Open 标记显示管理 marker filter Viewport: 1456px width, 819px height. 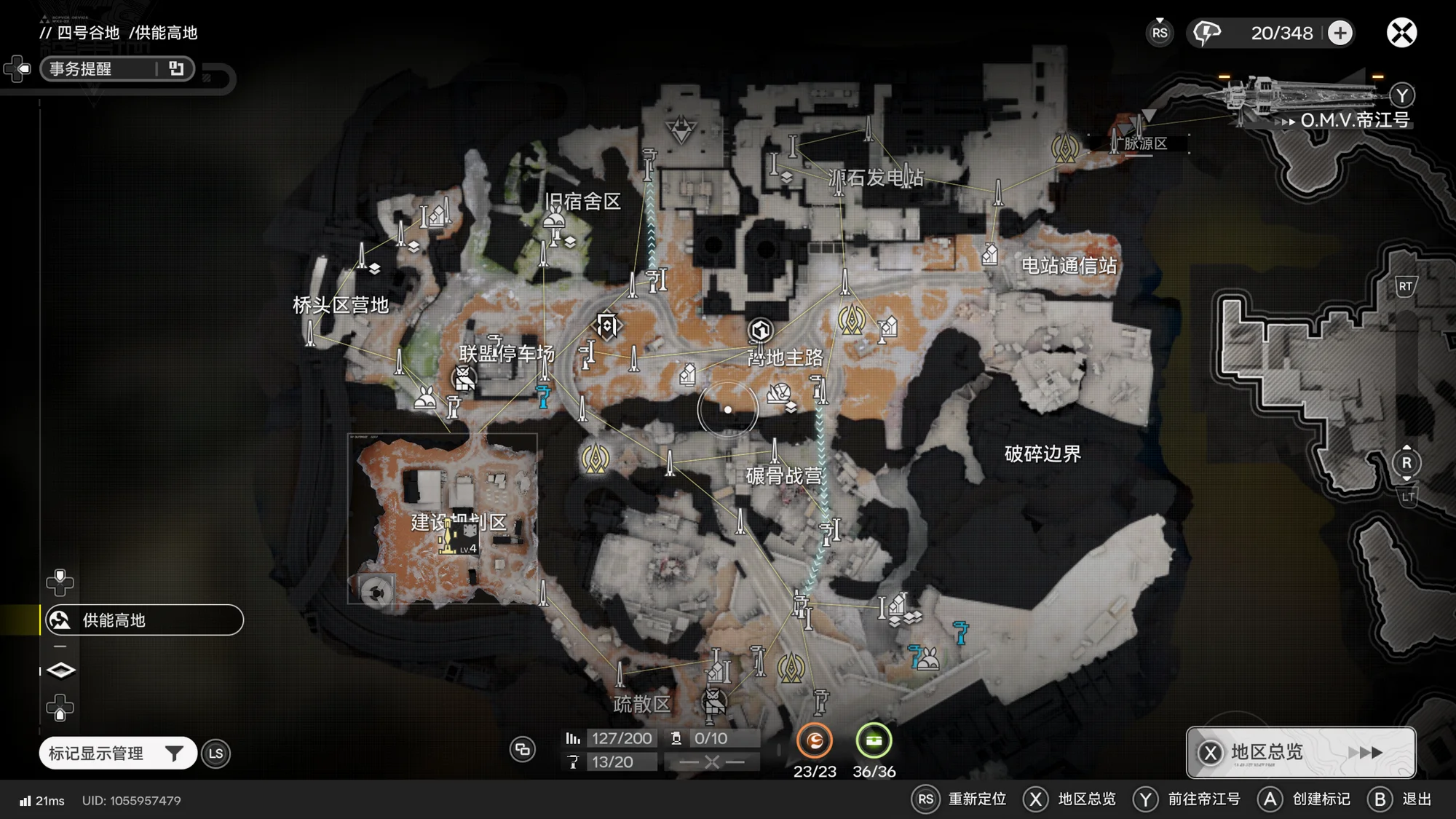coord(117,753)
